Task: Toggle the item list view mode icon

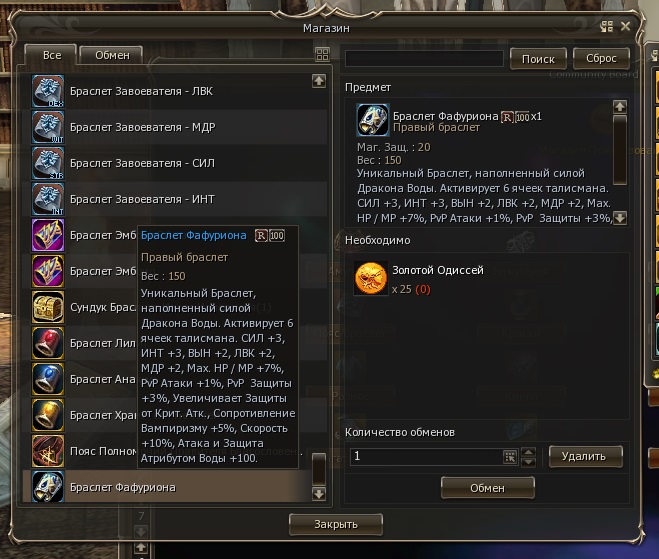Action: coord(321,55)
